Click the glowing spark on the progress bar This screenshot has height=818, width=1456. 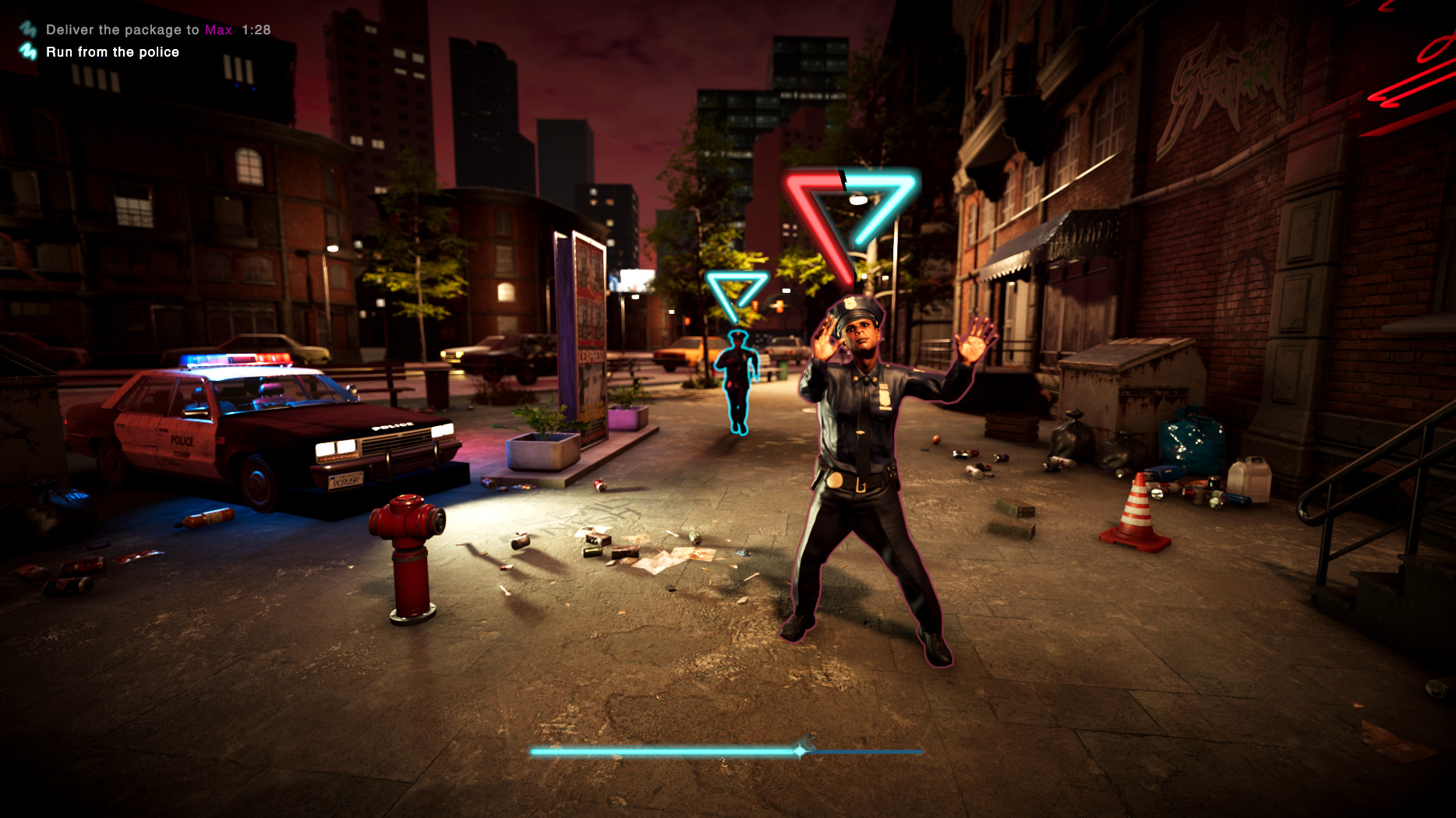click(x=800, y=752)
